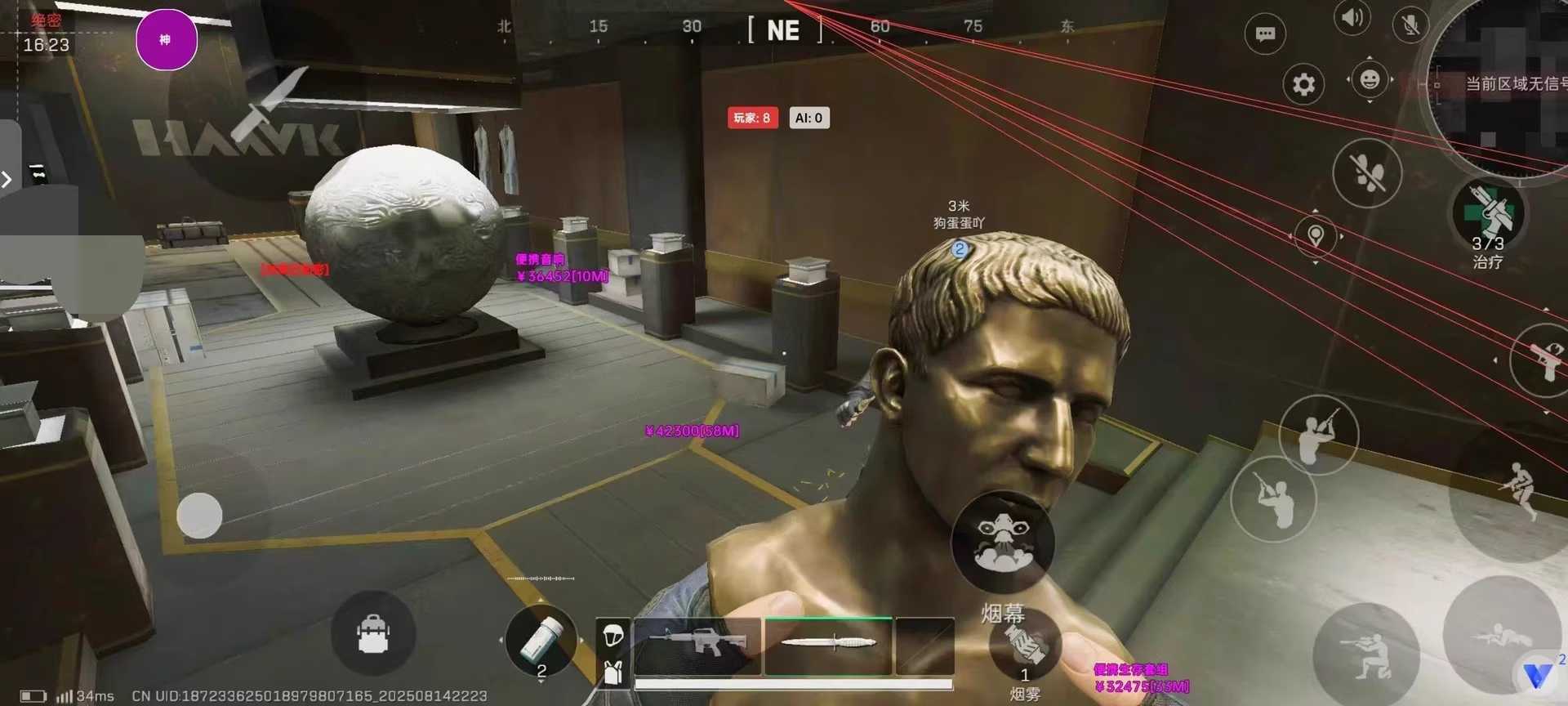Image resolution: width=1568 pixels, height=706 pixels.
Task: Toggle the muted microphone button
Action: click(1410, 25)
